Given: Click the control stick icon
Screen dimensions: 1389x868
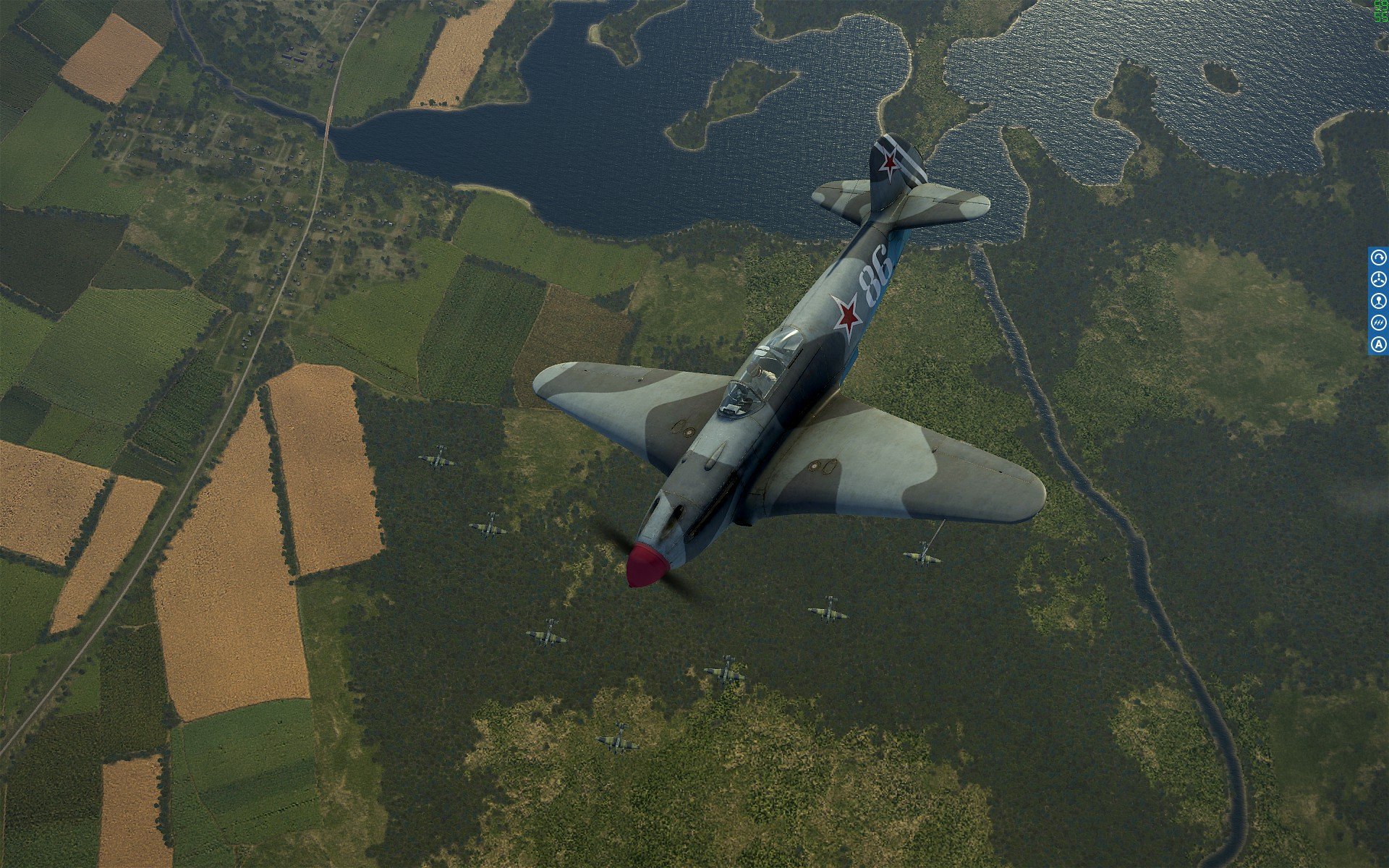Looking at the screenshot, I should click(x=1379, y=301).
